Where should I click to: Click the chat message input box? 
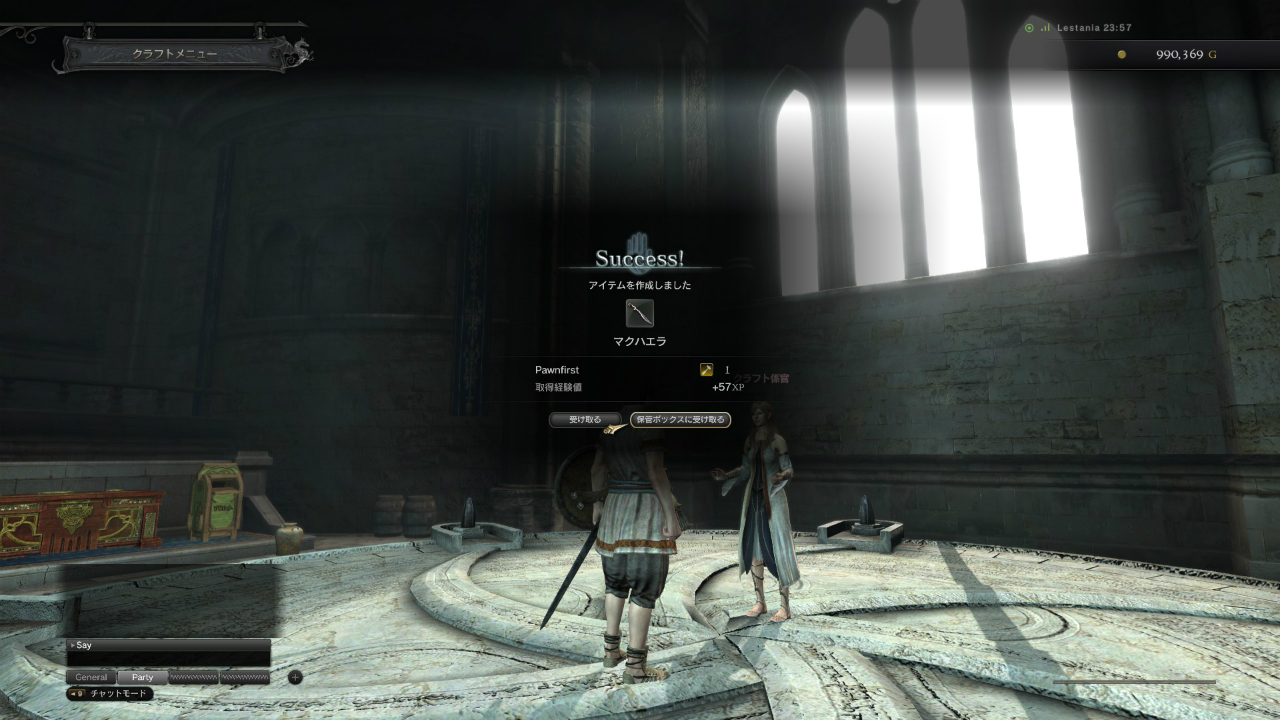point(168,659)
